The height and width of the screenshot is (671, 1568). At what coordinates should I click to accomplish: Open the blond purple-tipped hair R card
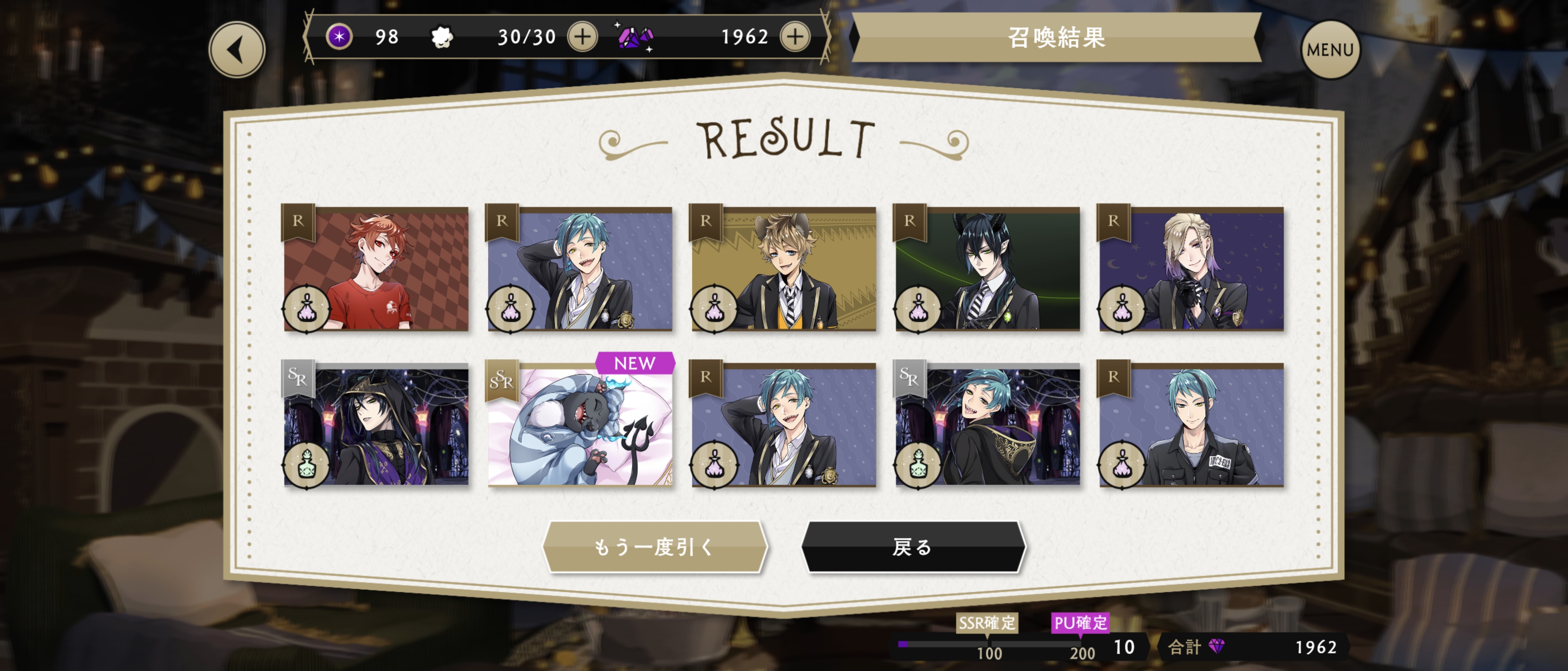point(1191,269)
